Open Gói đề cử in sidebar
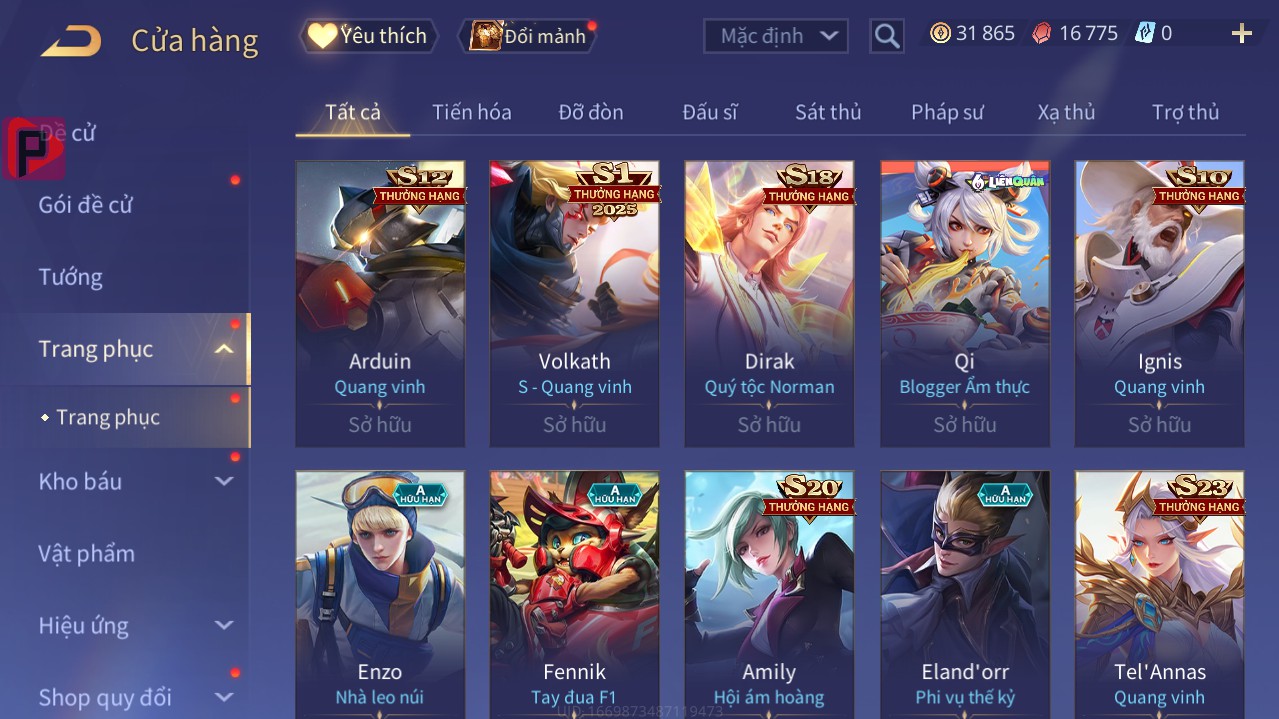Image resolution: width=1279 pixels, height=719 pixels. click(86, 205)
